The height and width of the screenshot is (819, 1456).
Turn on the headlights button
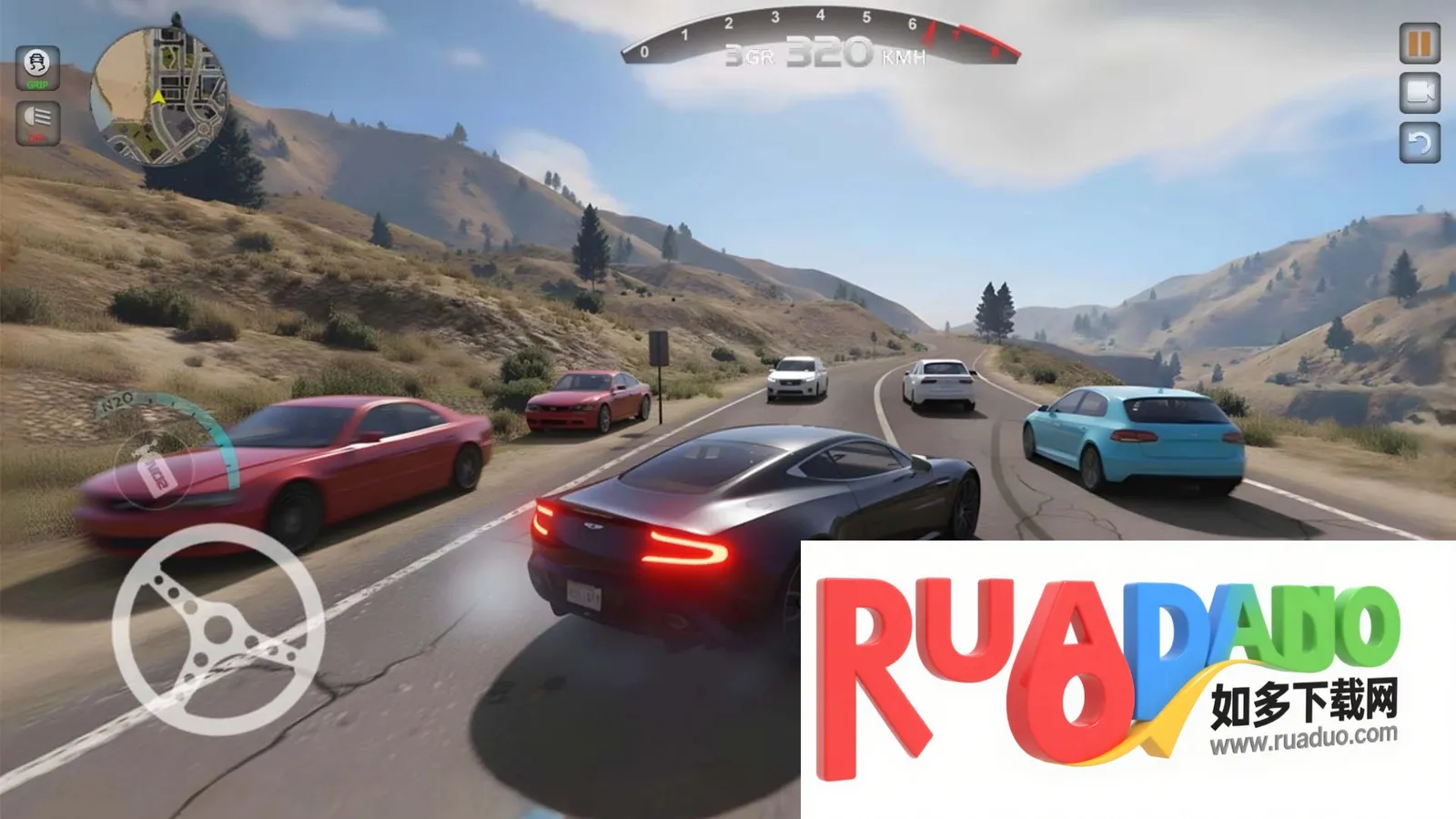[37, 122]
